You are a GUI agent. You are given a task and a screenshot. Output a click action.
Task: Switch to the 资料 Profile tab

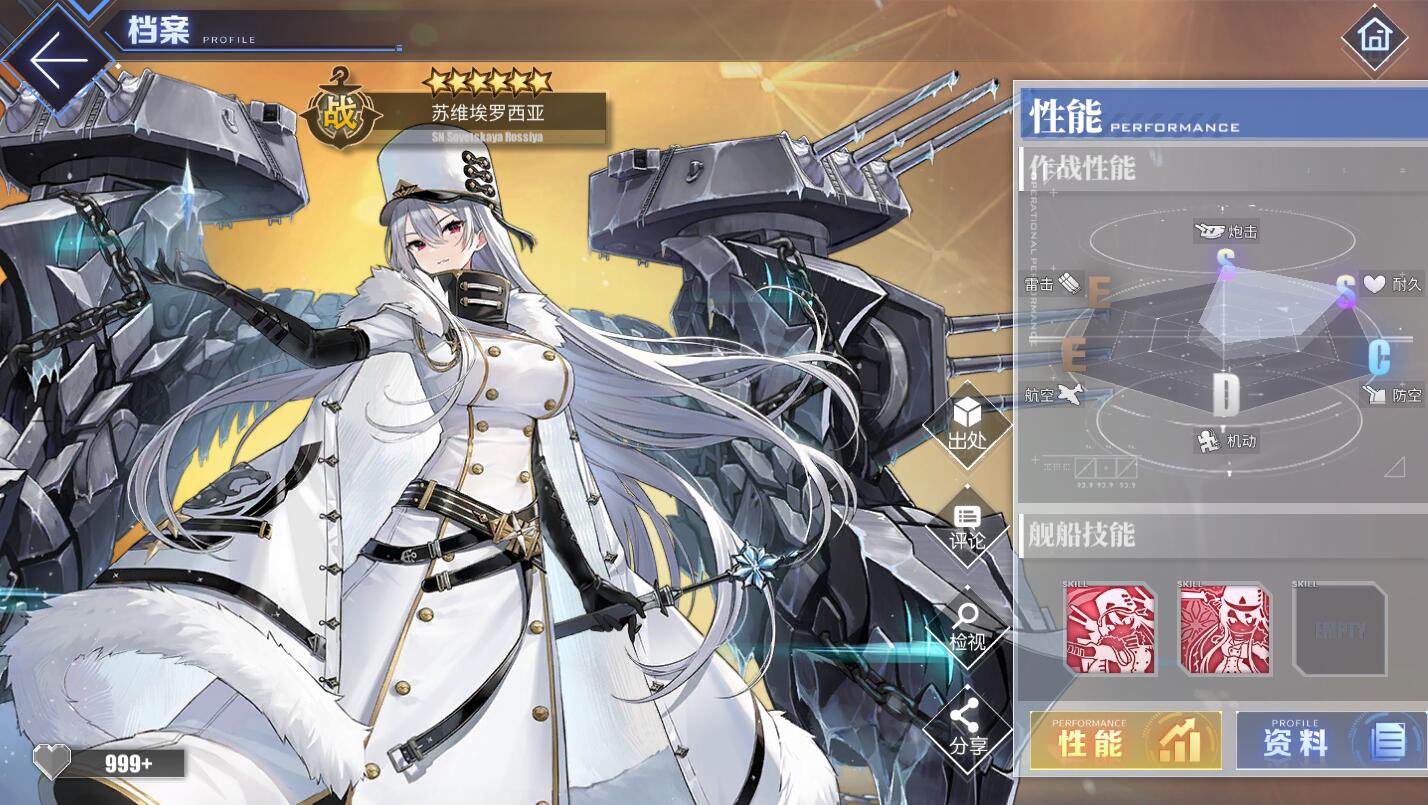[1330, 741]
